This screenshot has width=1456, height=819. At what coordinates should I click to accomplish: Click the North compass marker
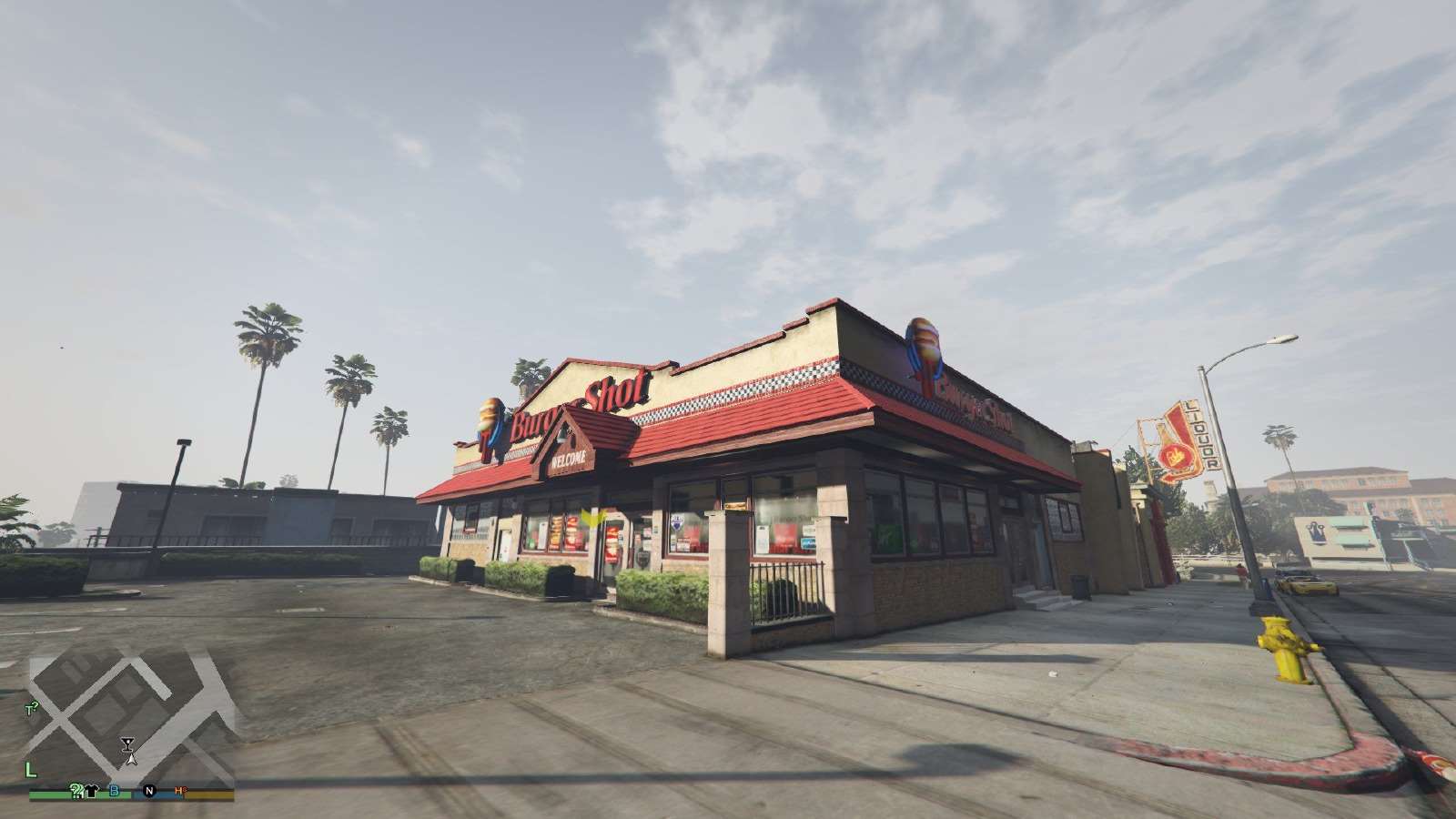(x=149, y=791)
